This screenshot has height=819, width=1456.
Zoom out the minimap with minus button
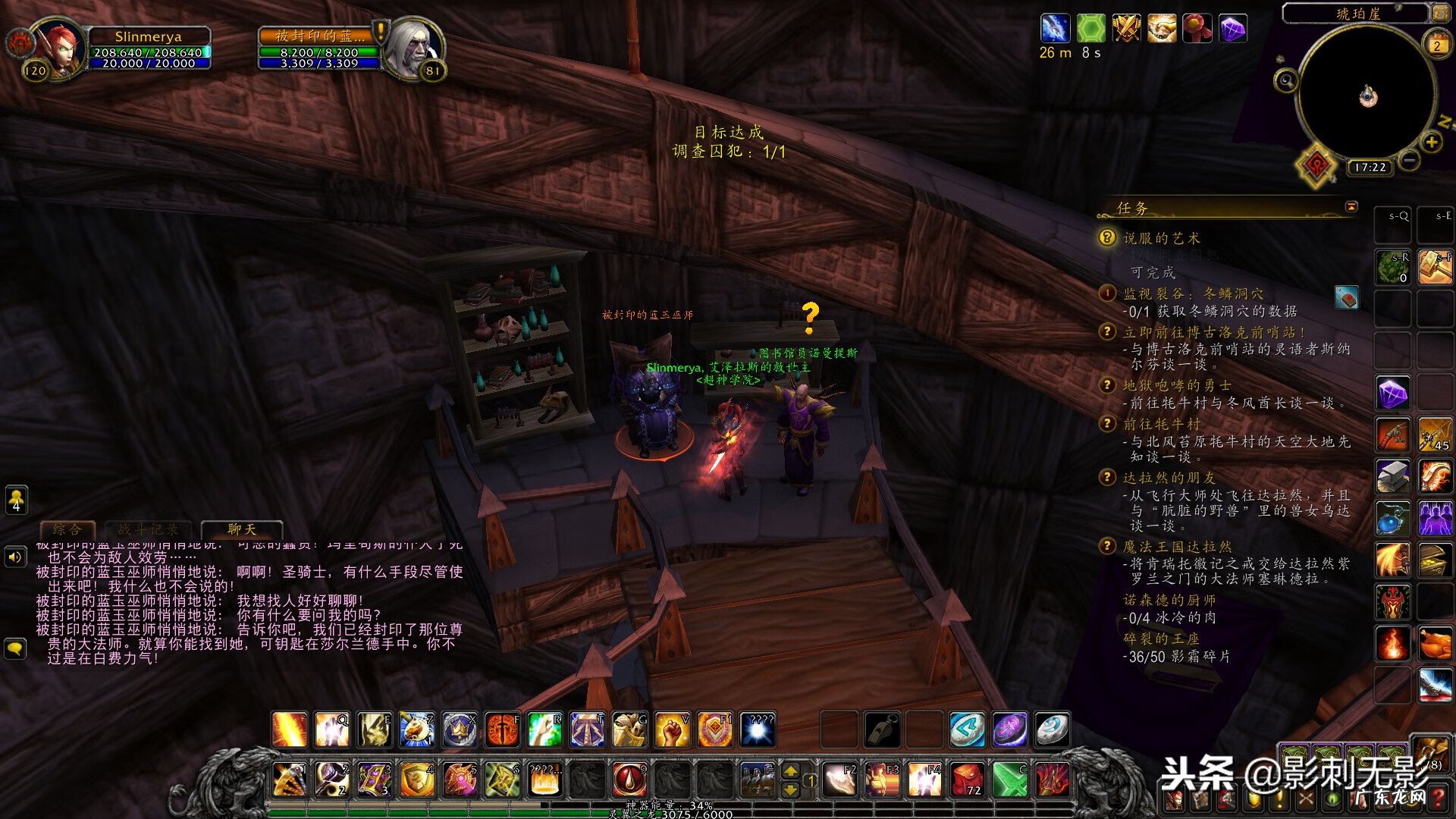coord(1409,161)
